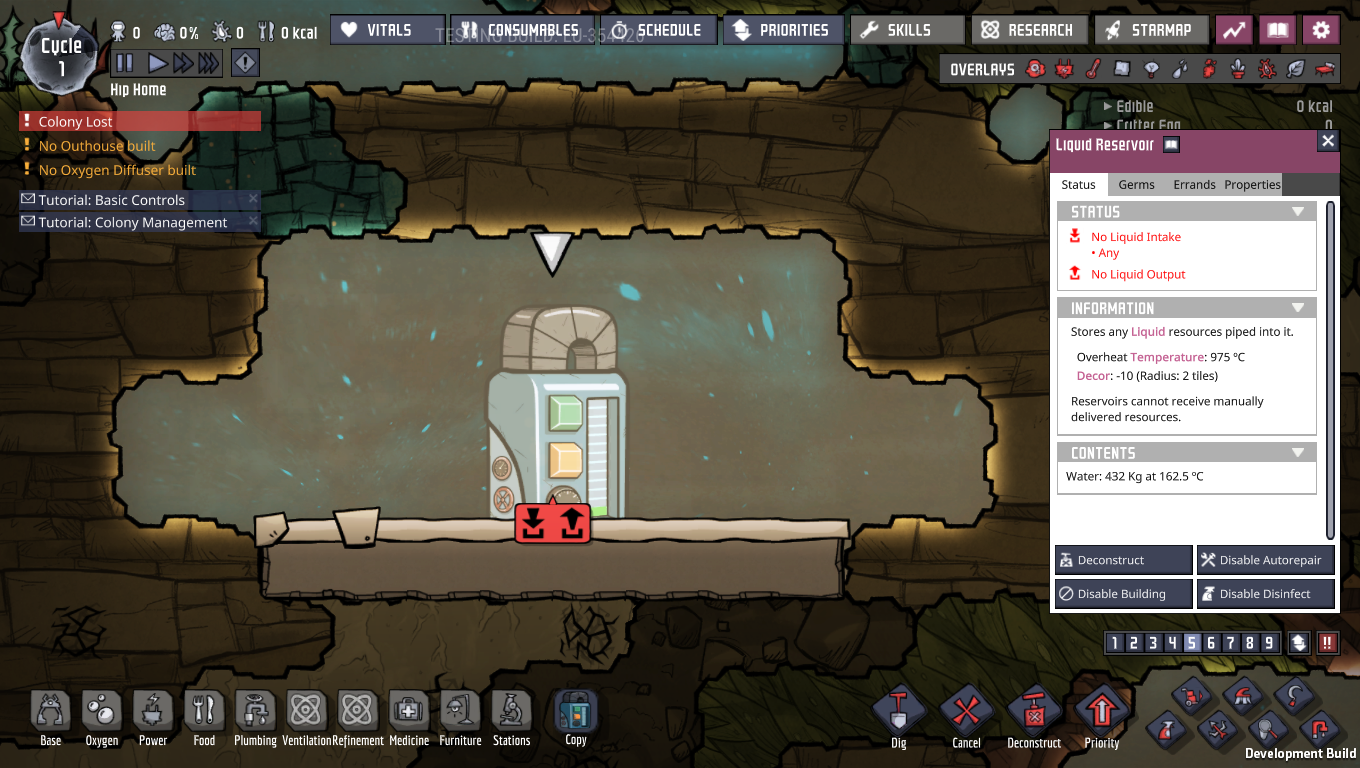Switch to the Germs tab
Screen dimensions: 1360x768
coord(1136,184)
